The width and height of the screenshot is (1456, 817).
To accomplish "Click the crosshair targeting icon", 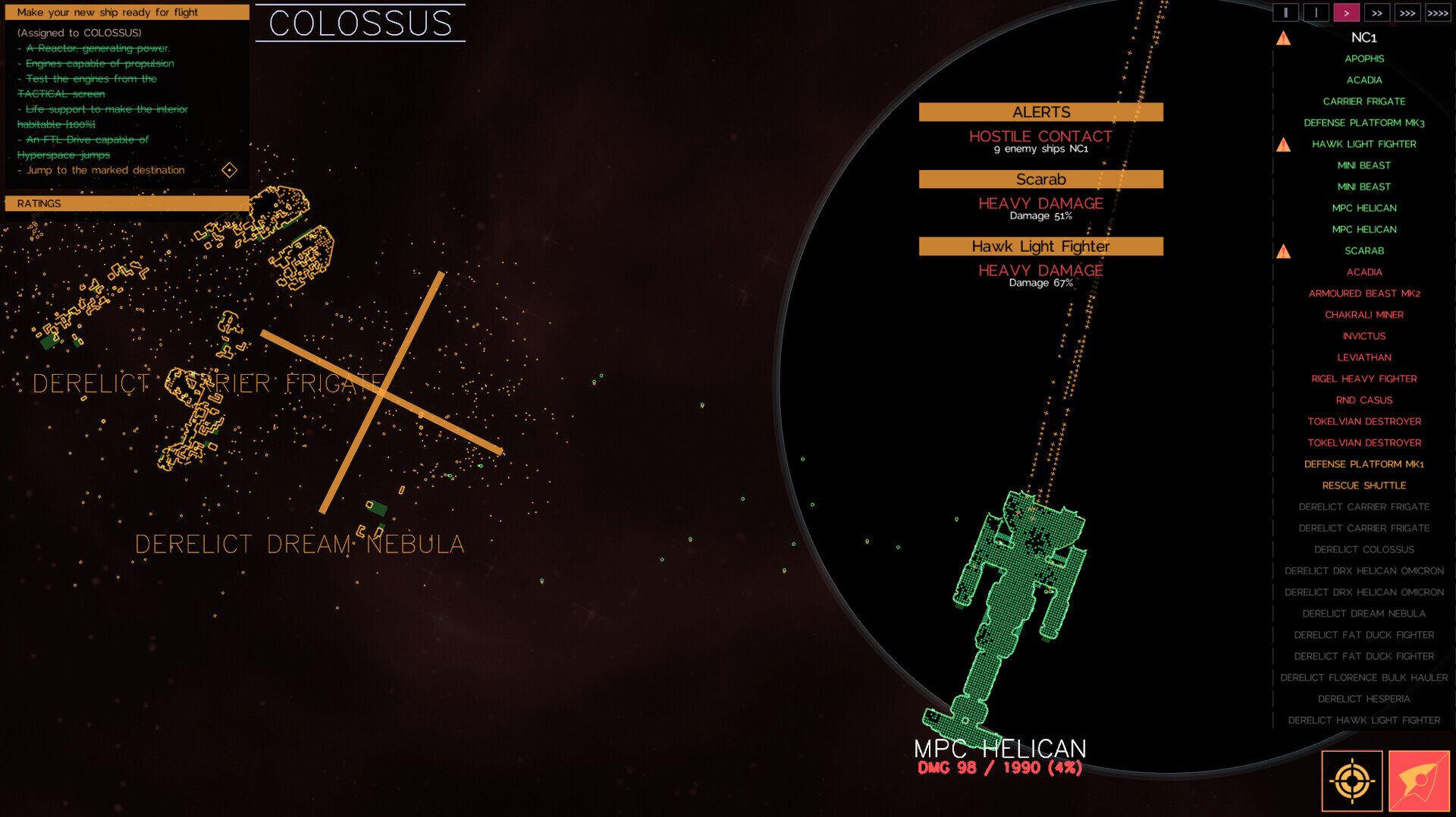I will 1351,781.
